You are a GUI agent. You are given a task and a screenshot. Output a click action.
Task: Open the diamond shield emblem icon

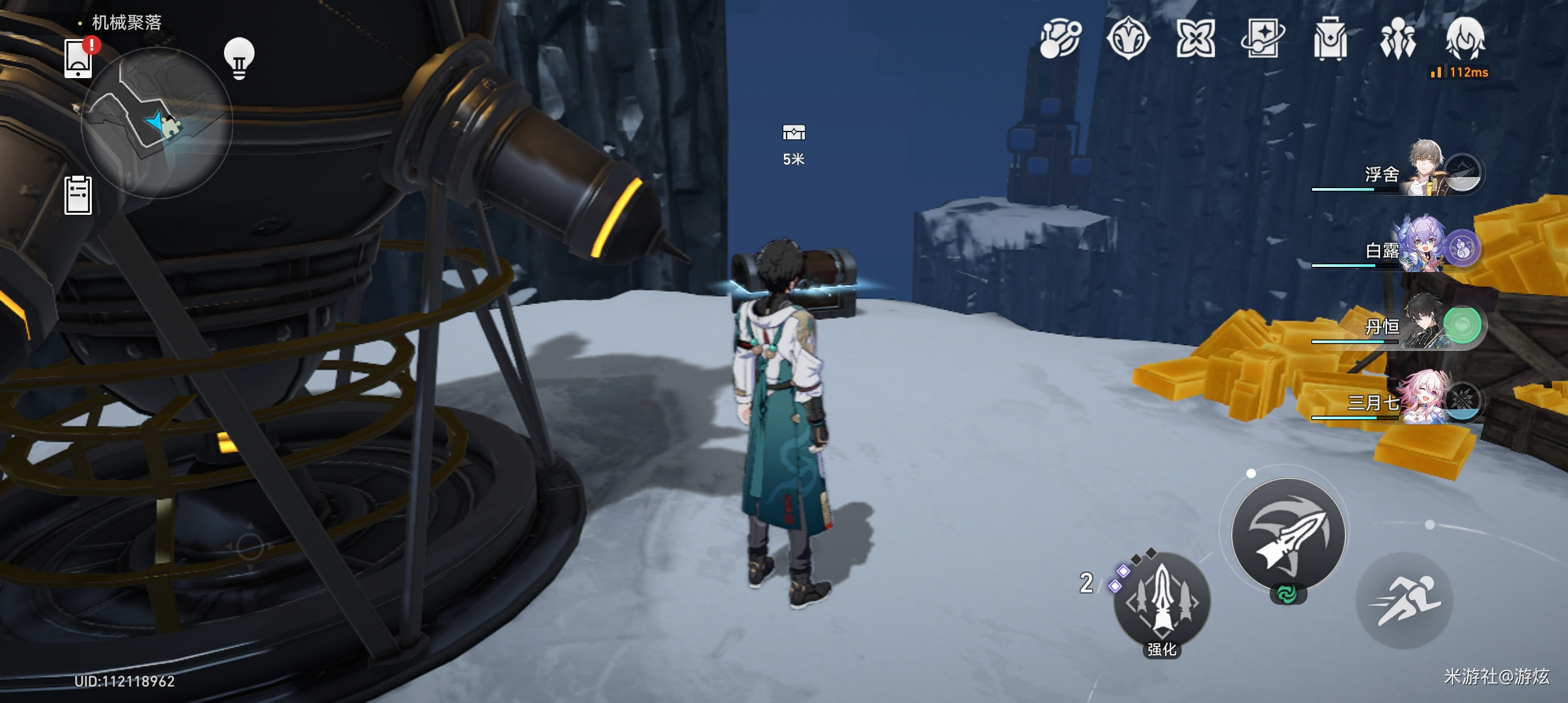pyautogui.click(x=1128, y=38)
